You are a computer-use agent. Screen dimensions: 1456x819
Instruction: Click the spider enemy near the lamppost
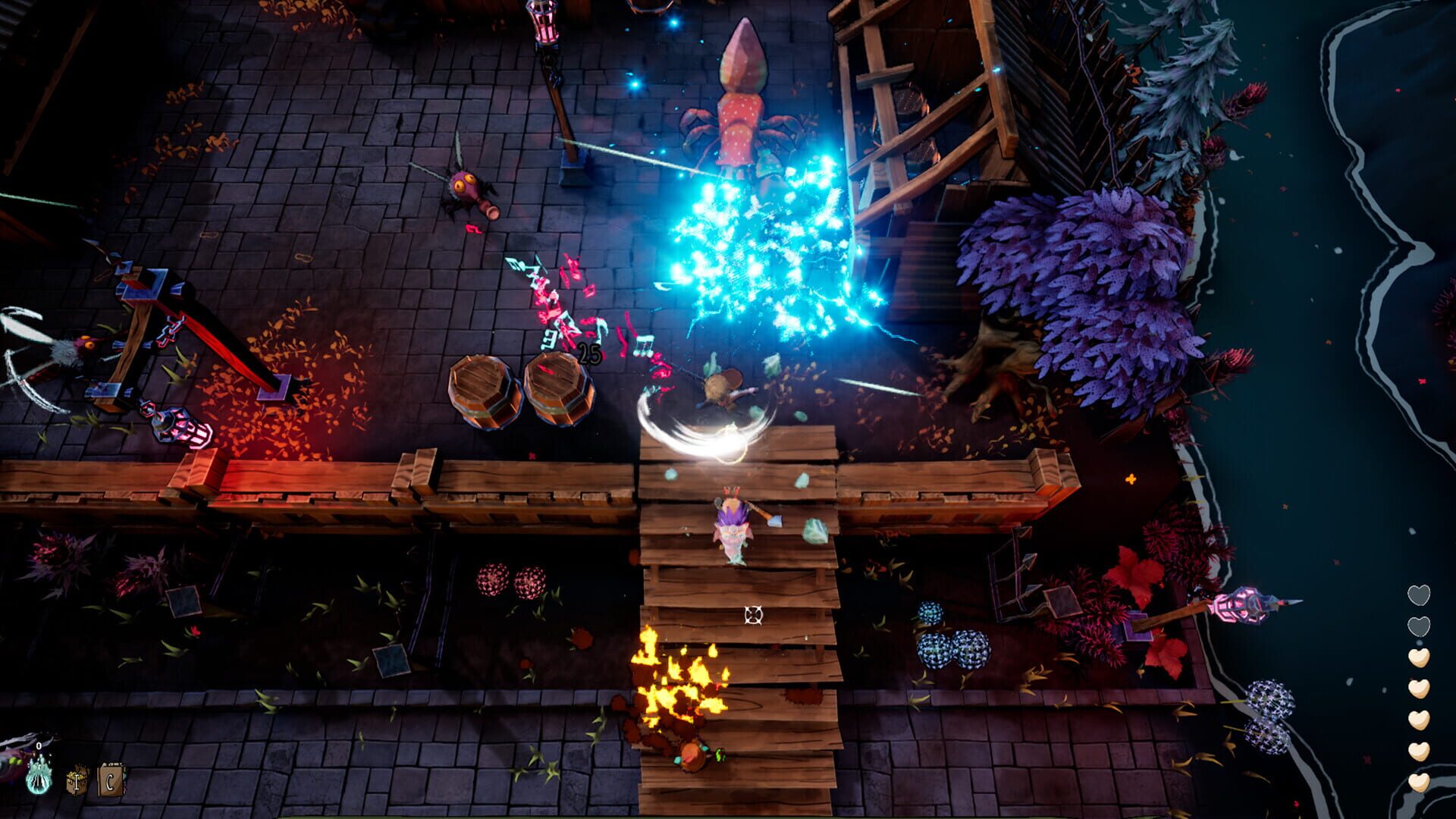(x=466, y=190)
